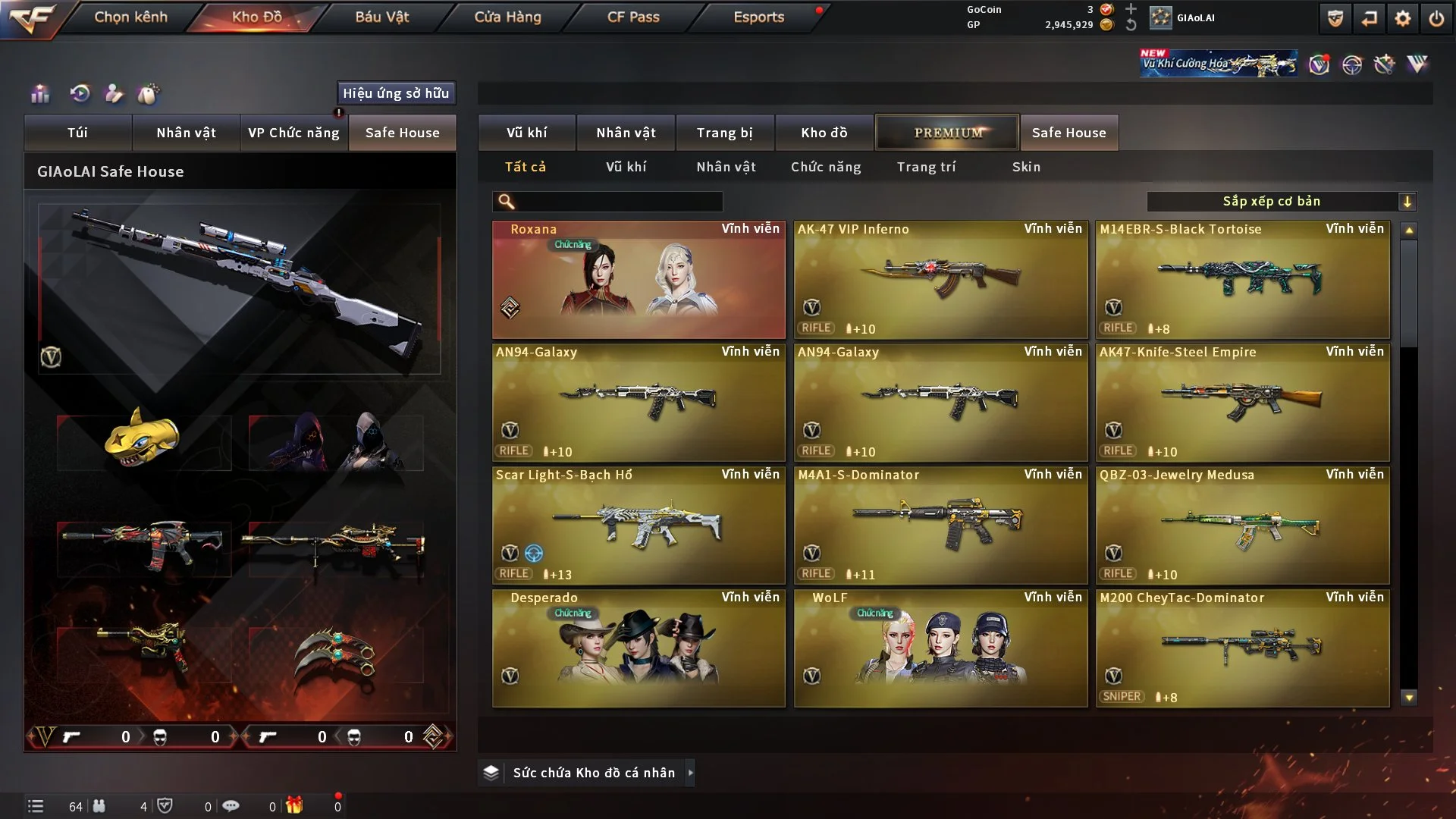1456x819 pixels.
Task: Switch to the Túi tab
Action: point(77,133)
